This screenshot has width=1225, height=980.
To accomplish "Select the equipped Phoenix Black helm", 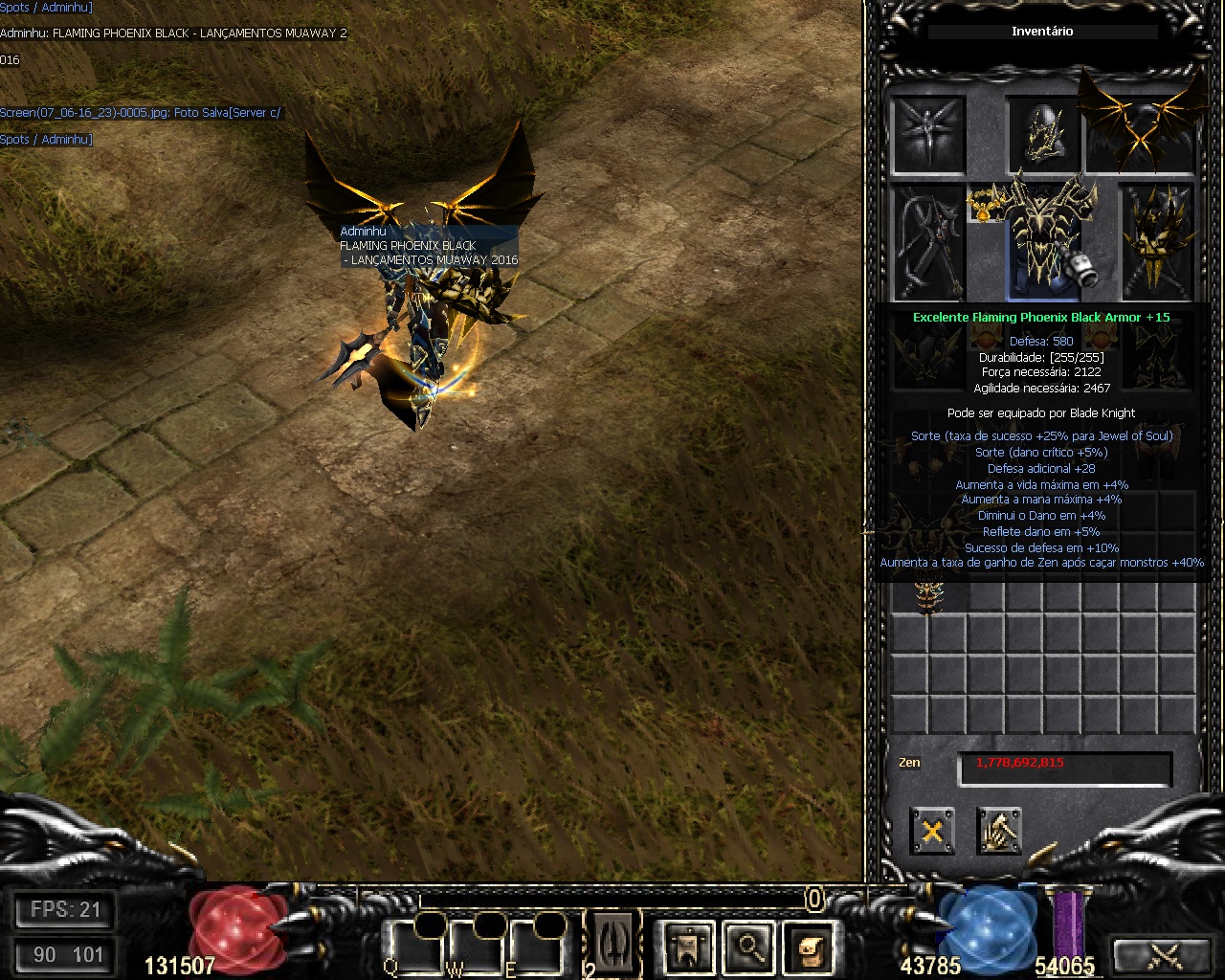I will point(1043,134).
